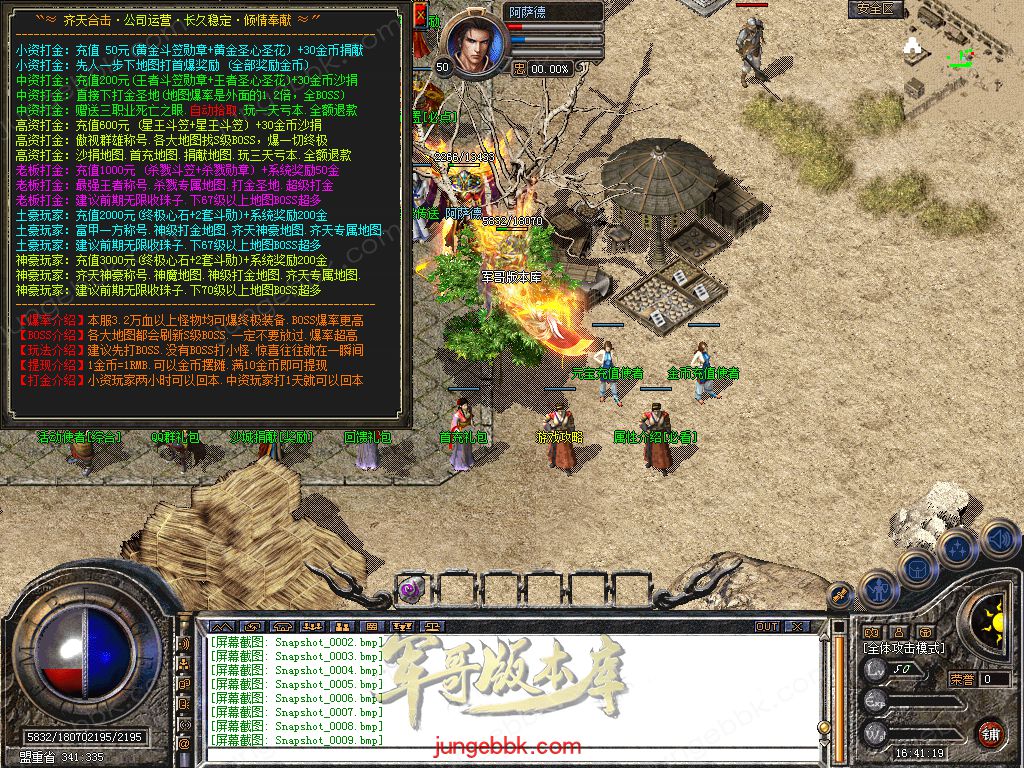
Task: Close the chat window with X
Action: pyautogui.click(x=797, y=627)
